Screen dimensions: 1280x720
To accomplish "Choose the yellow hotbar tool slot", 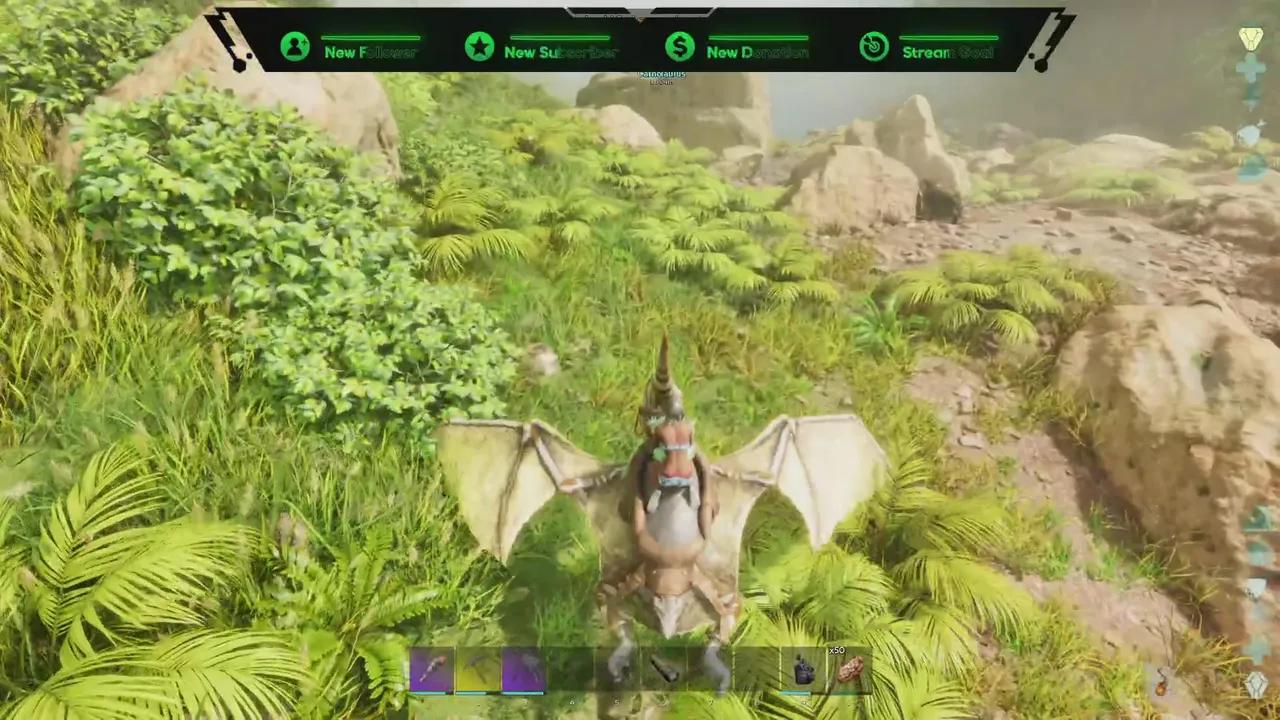I will 478,669.
